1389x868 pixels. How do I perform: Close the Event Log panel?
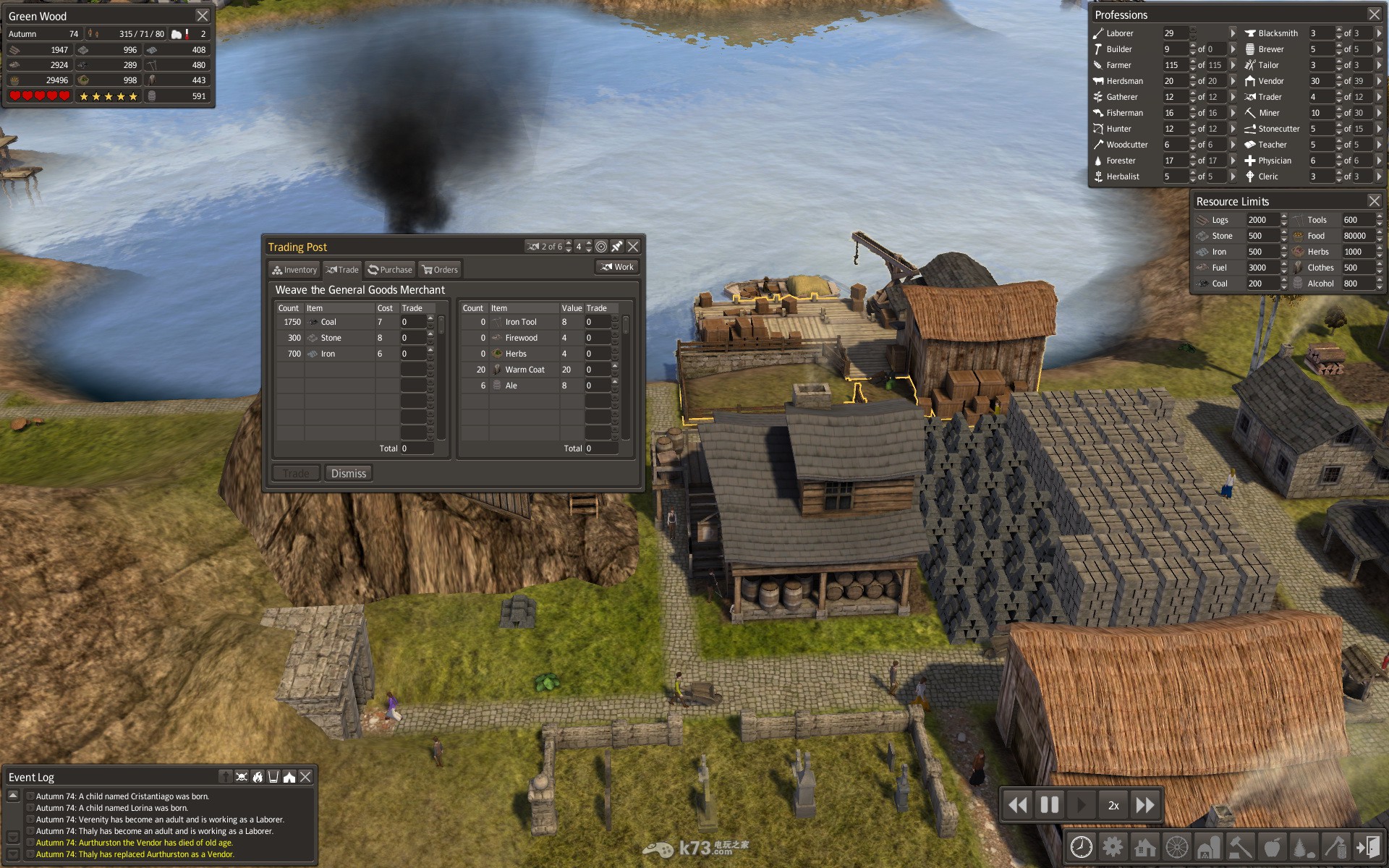click(305, 777)
